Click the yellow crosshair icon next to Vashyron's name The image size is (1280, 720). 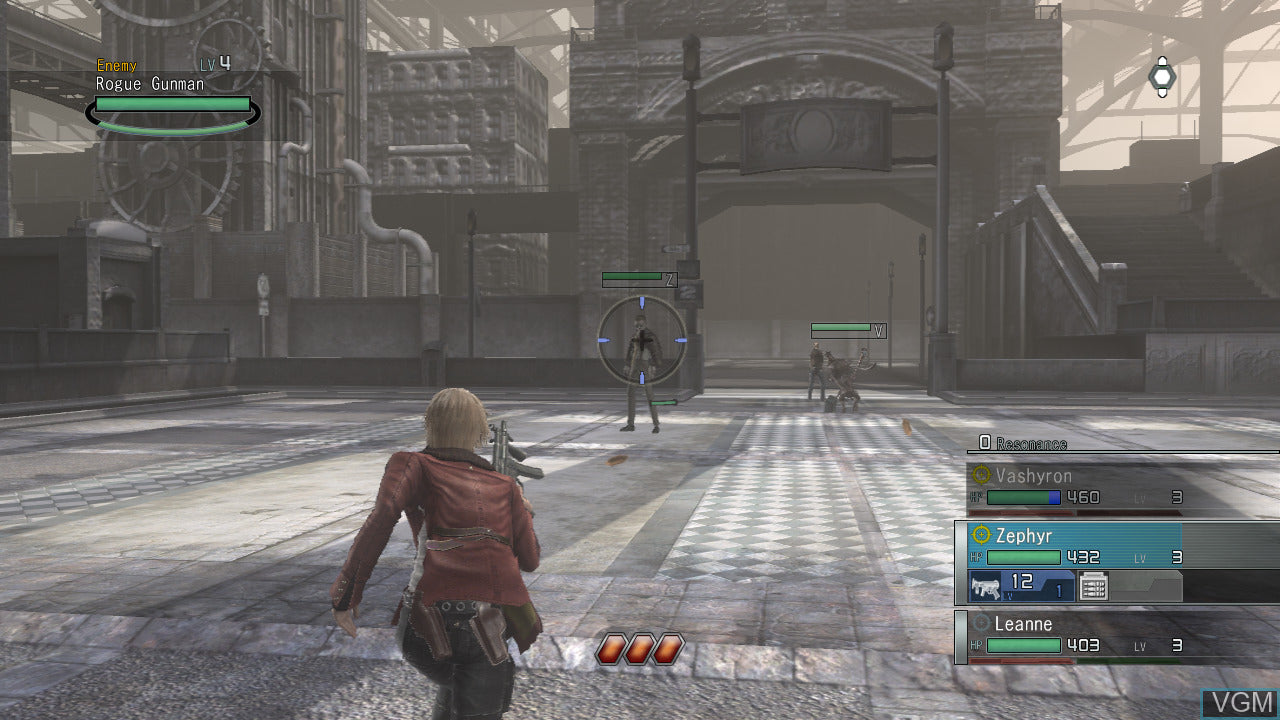point(980,474)
